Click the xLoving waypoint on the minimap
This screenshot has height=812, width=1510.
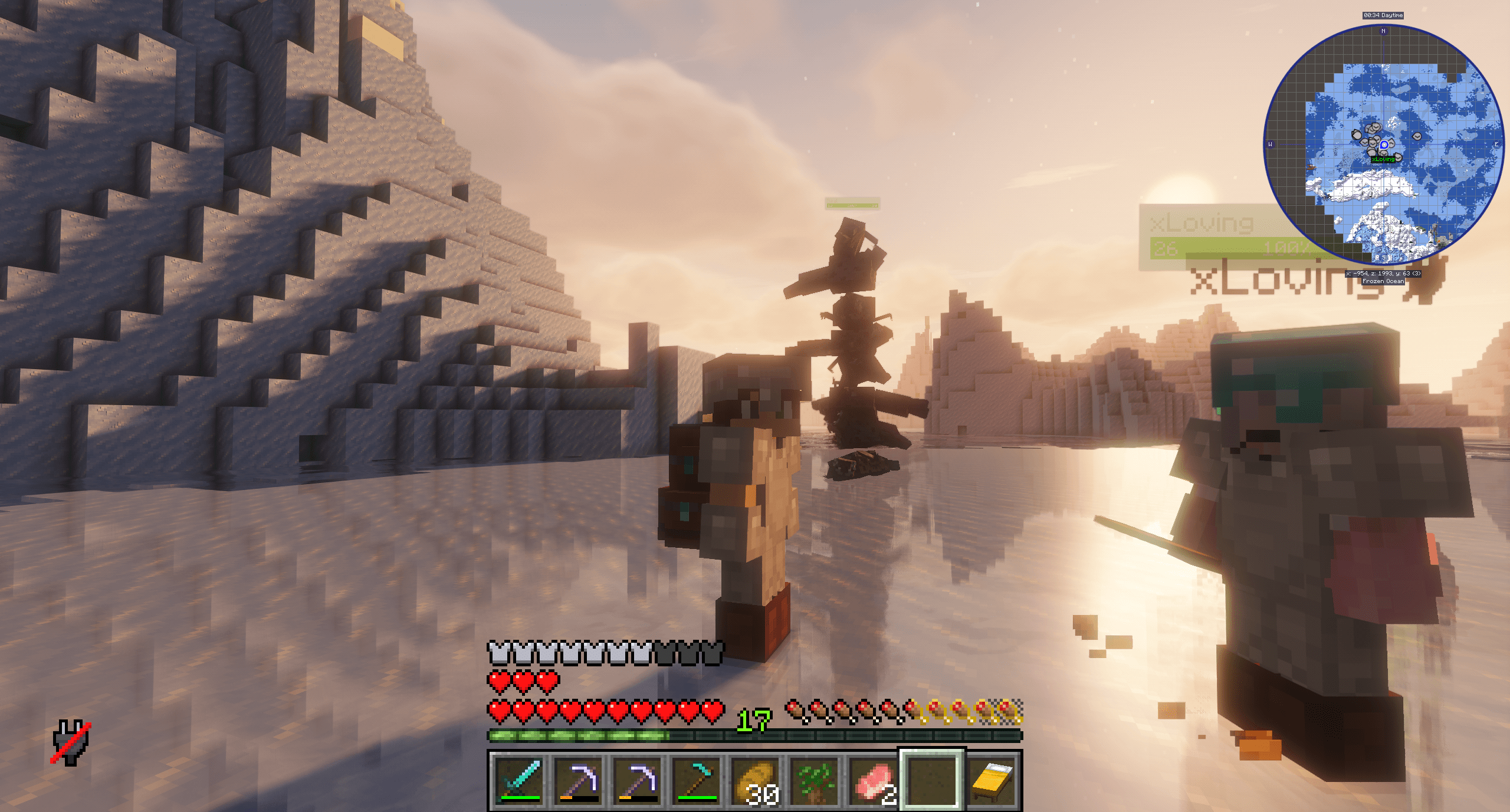point(1383,160)
